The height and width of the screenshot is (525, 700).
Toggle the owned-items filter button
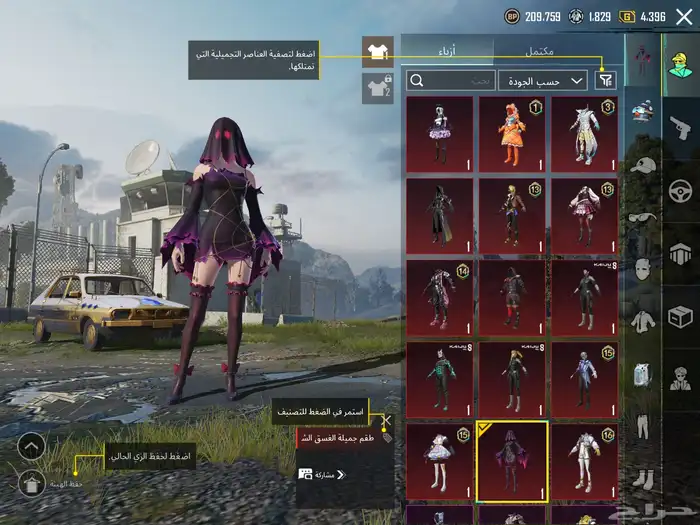[x=606, y=80]
